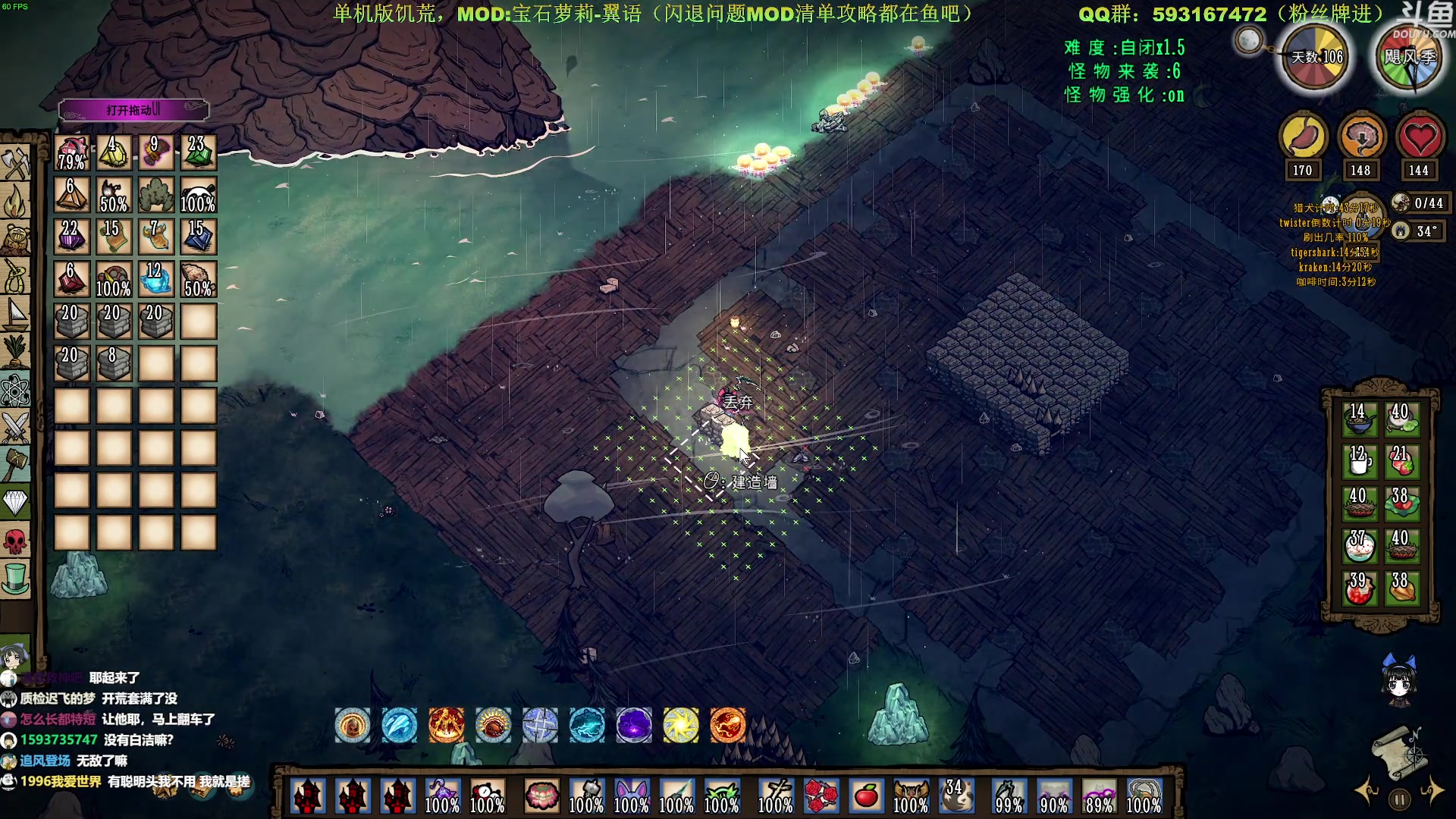Select the red roses hotbar slot

821,796
